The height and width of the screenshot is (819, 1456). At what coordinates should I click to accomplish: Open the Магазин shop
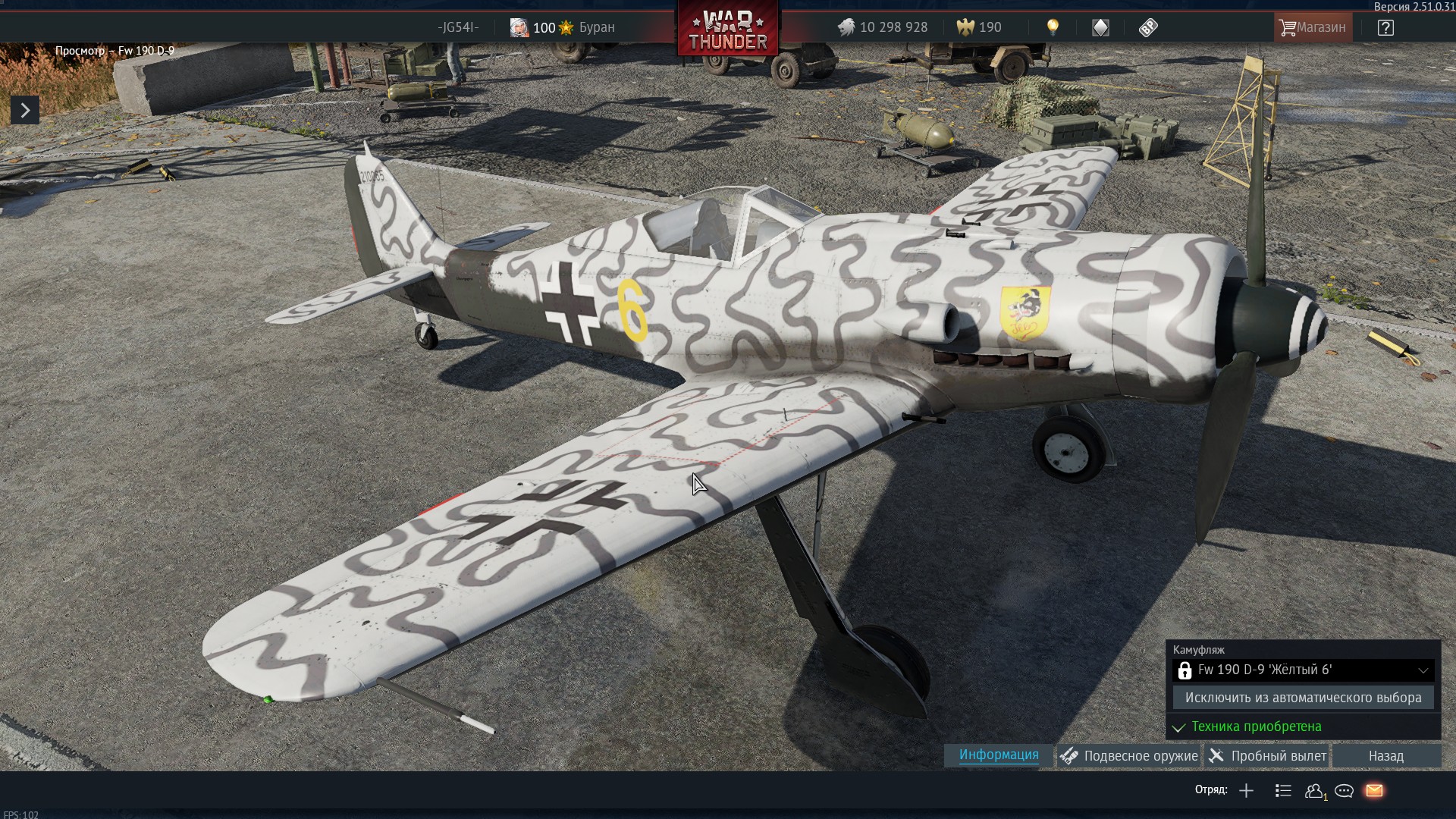(1313, 27)
